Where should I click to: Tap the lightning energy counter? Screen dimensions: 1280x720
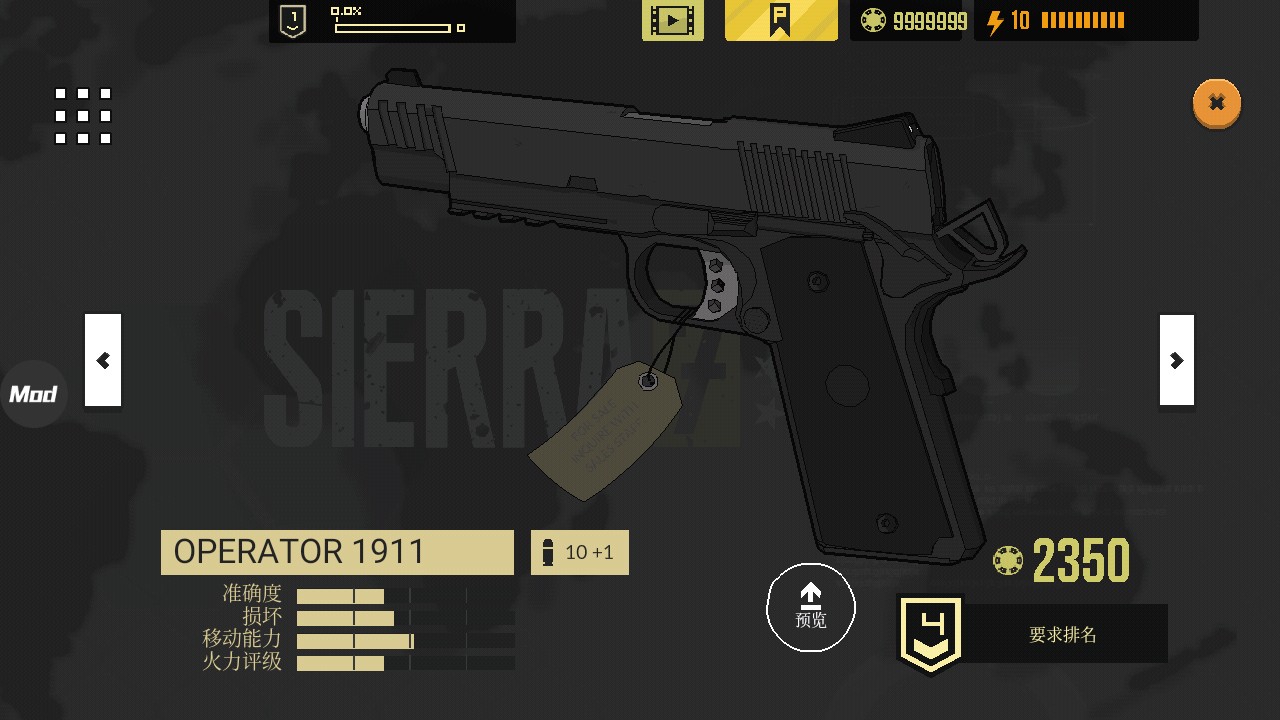coord(1085,21)
